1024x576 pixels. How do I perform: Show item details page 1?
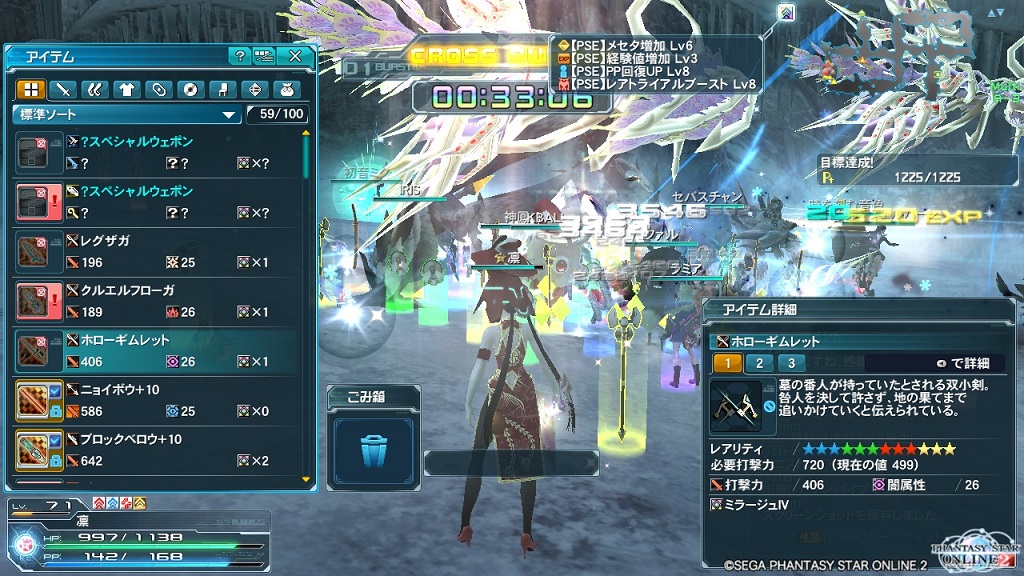point(727,363)
